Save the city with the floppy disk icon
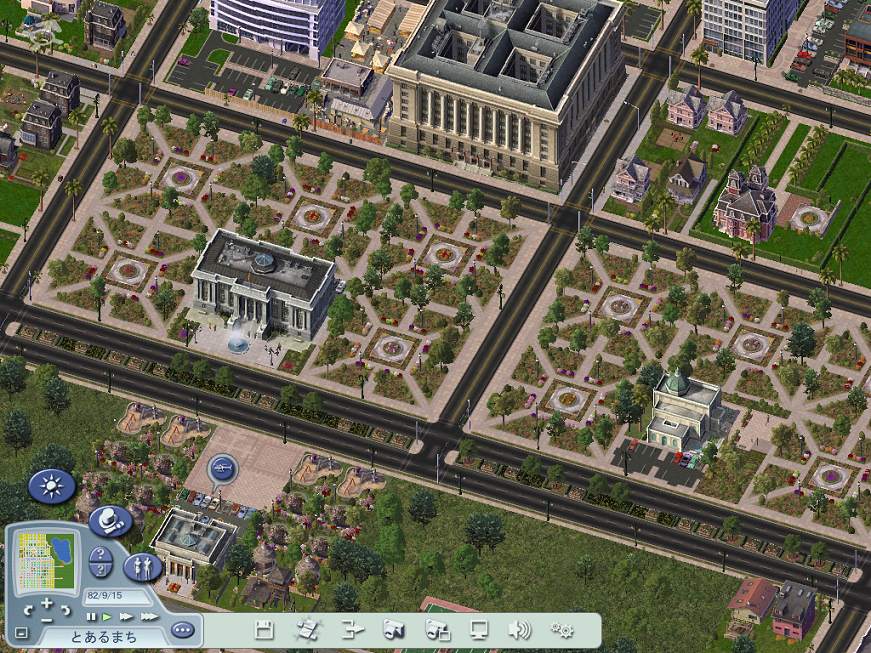 [x=264, y=630]
